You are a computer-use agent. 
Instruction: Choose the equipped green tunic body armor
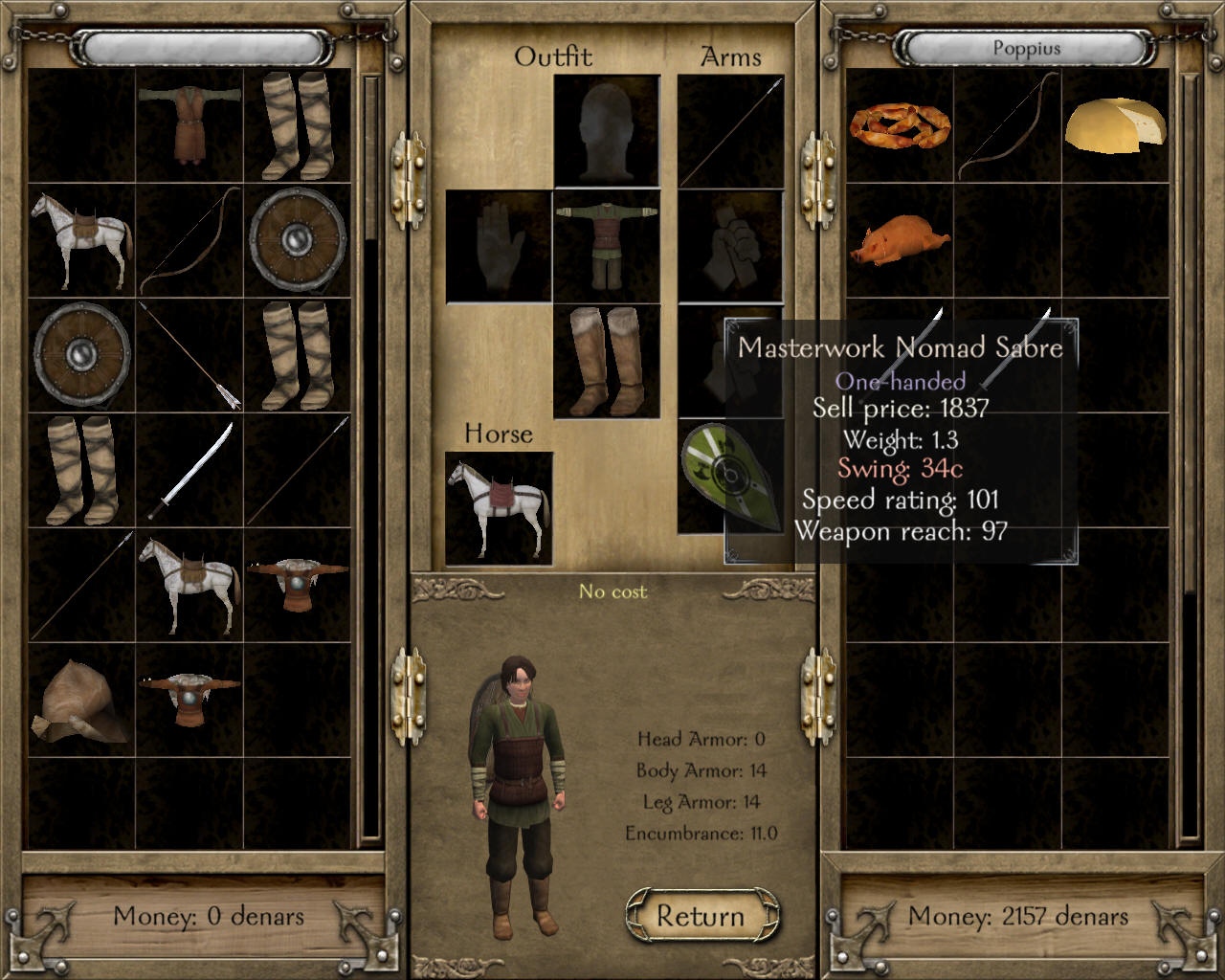click(x=606, y=246)
